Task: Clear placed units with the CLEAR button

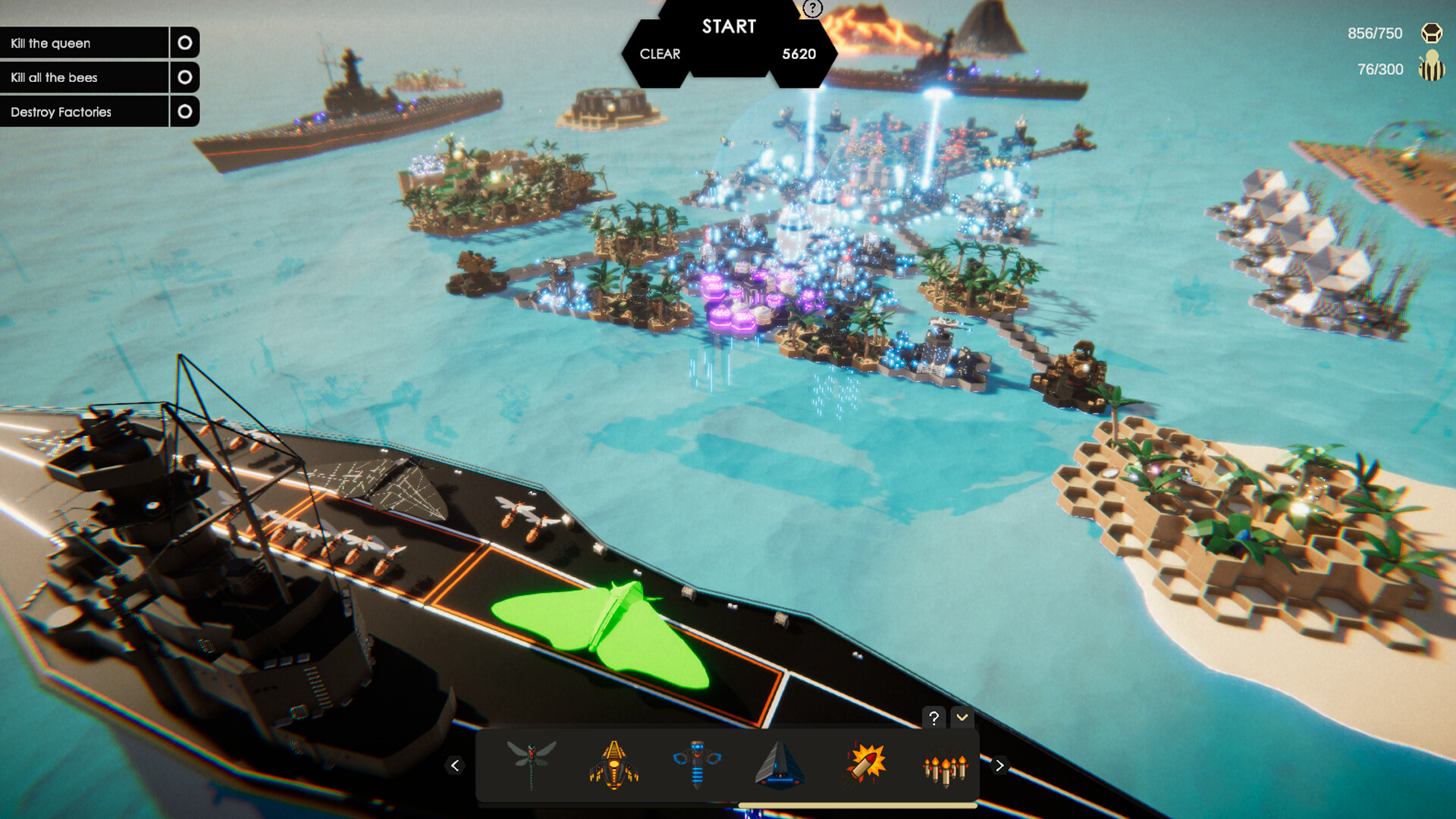Action: pyautogui.click(x=660, y=54)
